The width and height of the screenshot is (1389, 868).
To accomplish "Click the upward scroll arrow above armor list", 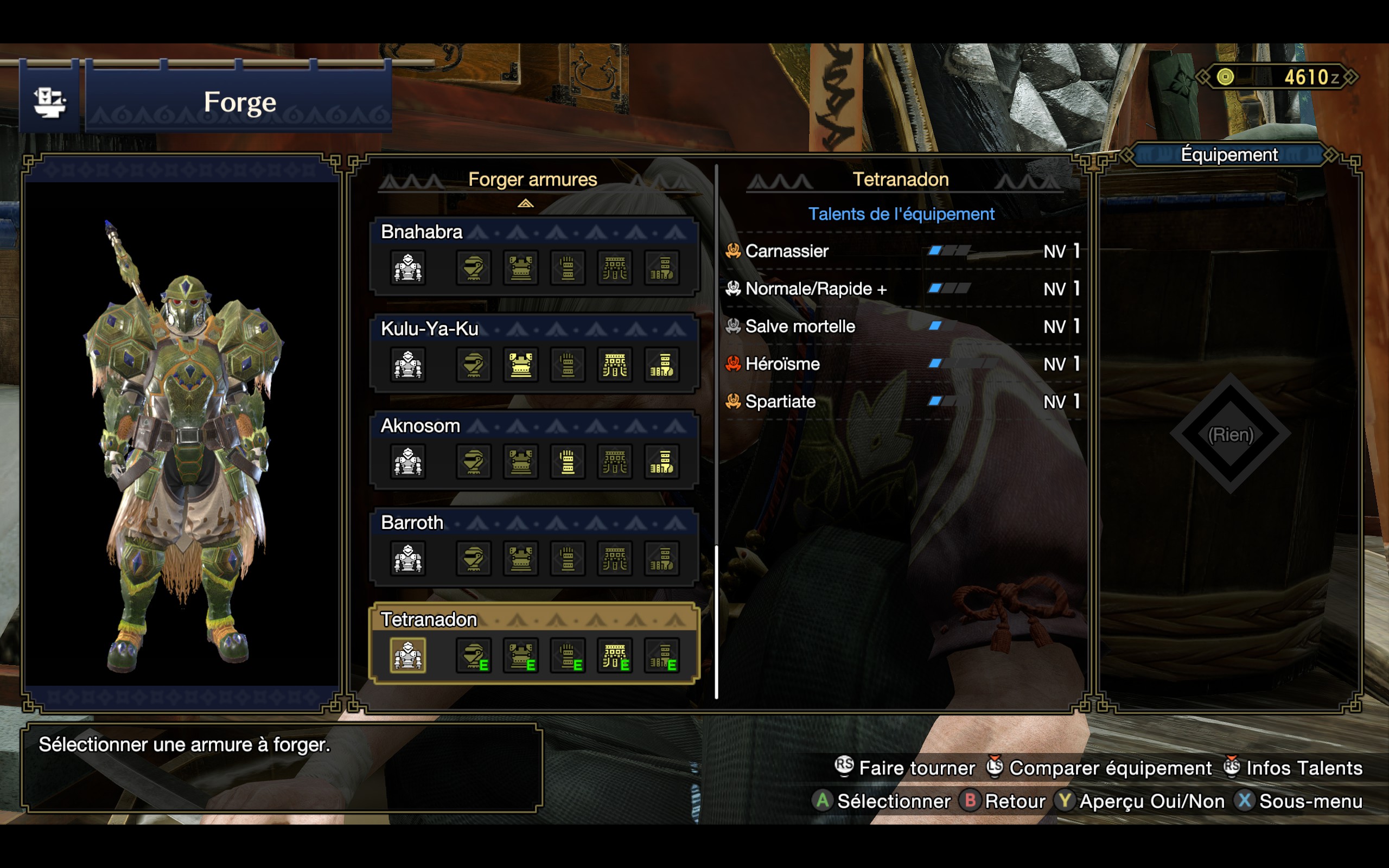I will pos(525,203).
